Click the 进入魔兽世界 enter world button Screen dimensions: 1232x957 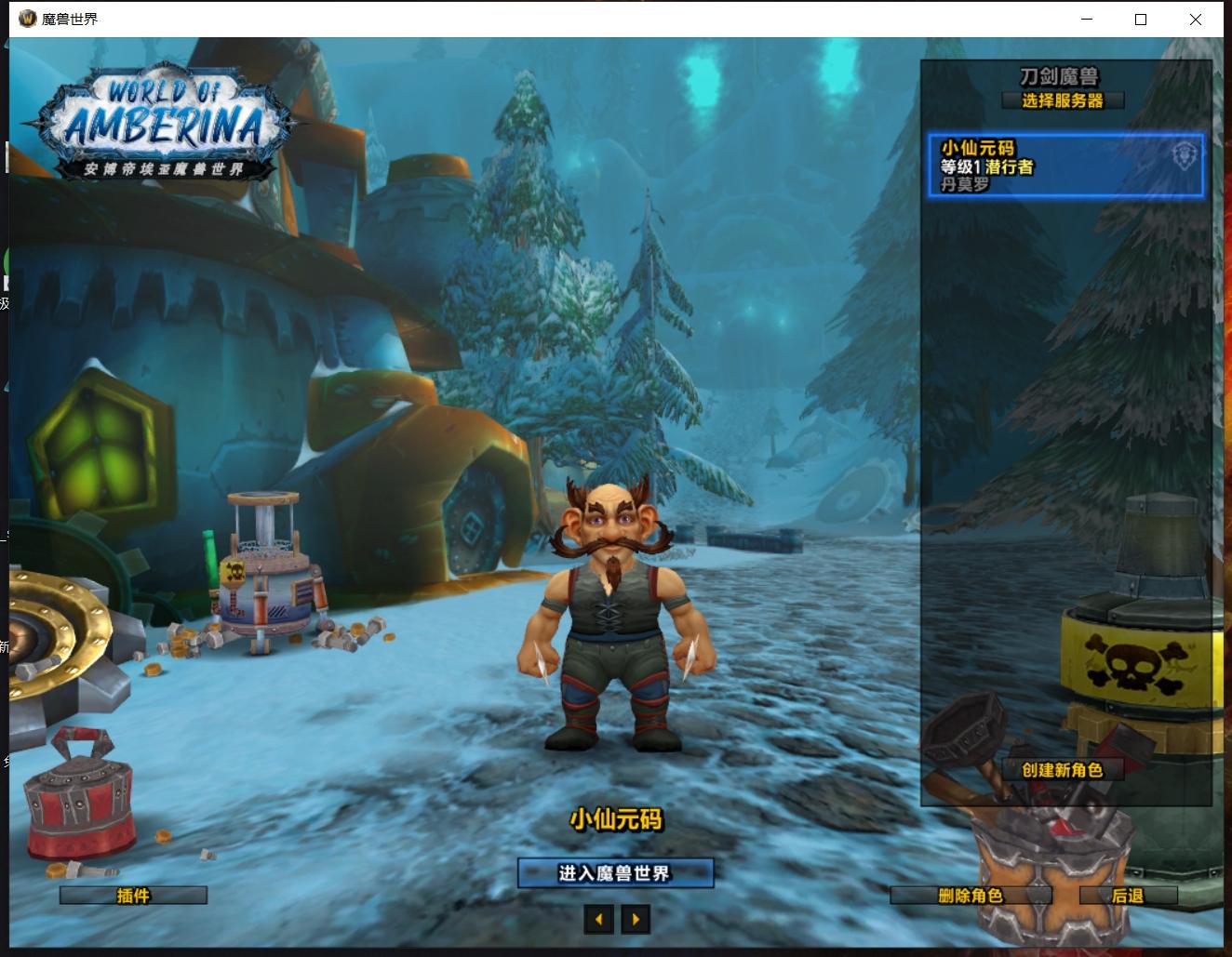coord(615,873)
